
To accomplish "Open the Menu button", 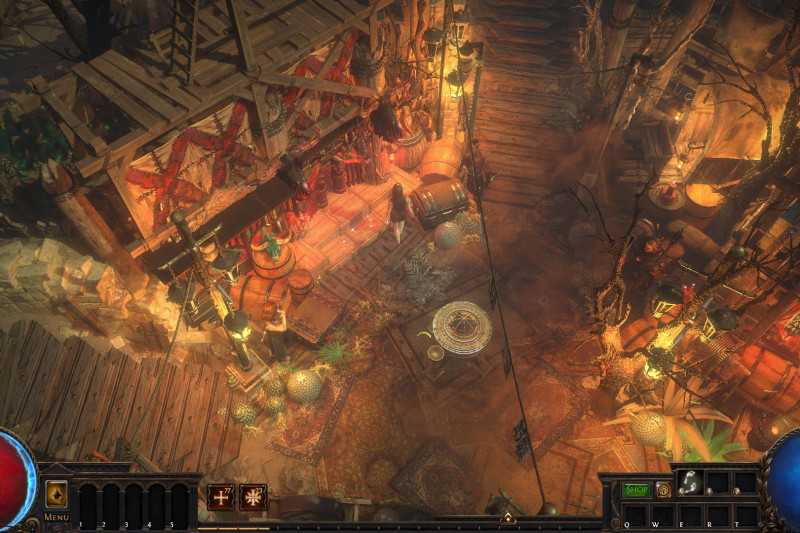I will click(x=55, y=517).
